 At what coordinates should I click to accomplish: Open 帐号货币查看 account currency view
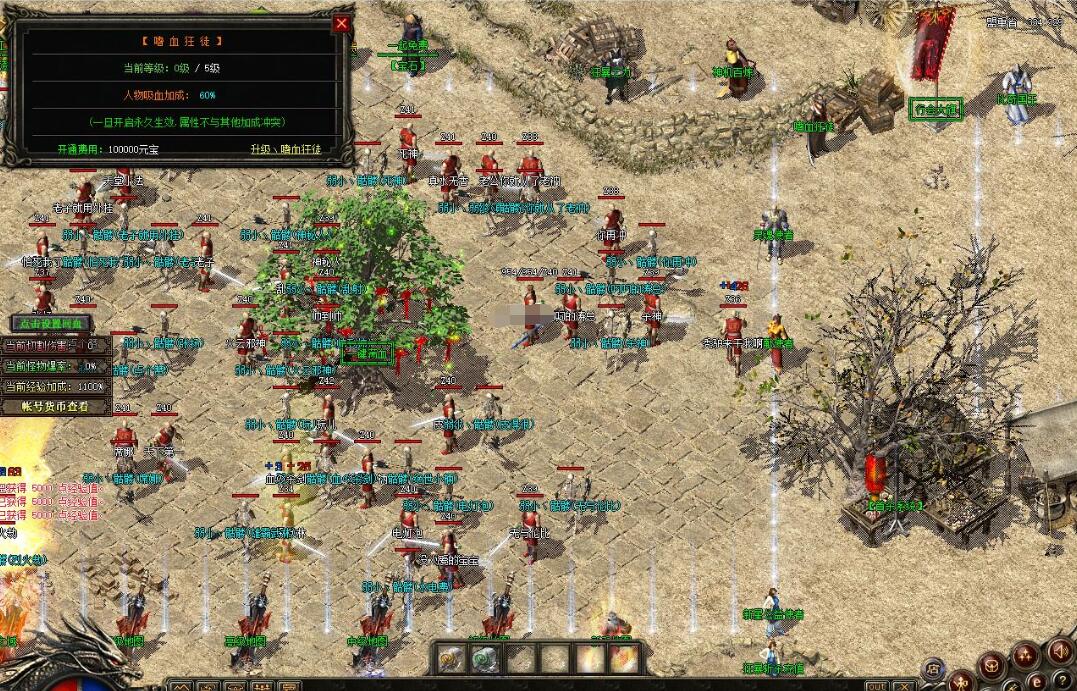click(x=54, y=406)
